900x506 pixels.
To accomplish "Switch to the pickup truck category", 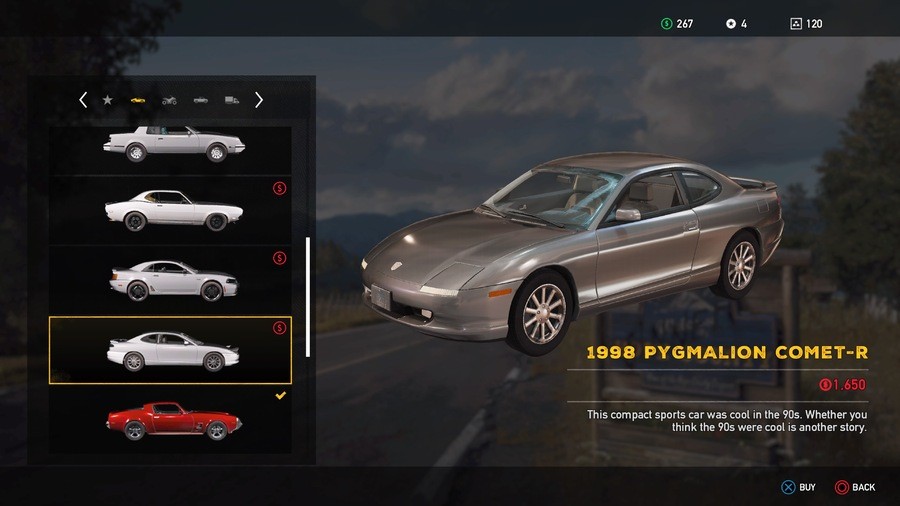I will click(201, 100).
